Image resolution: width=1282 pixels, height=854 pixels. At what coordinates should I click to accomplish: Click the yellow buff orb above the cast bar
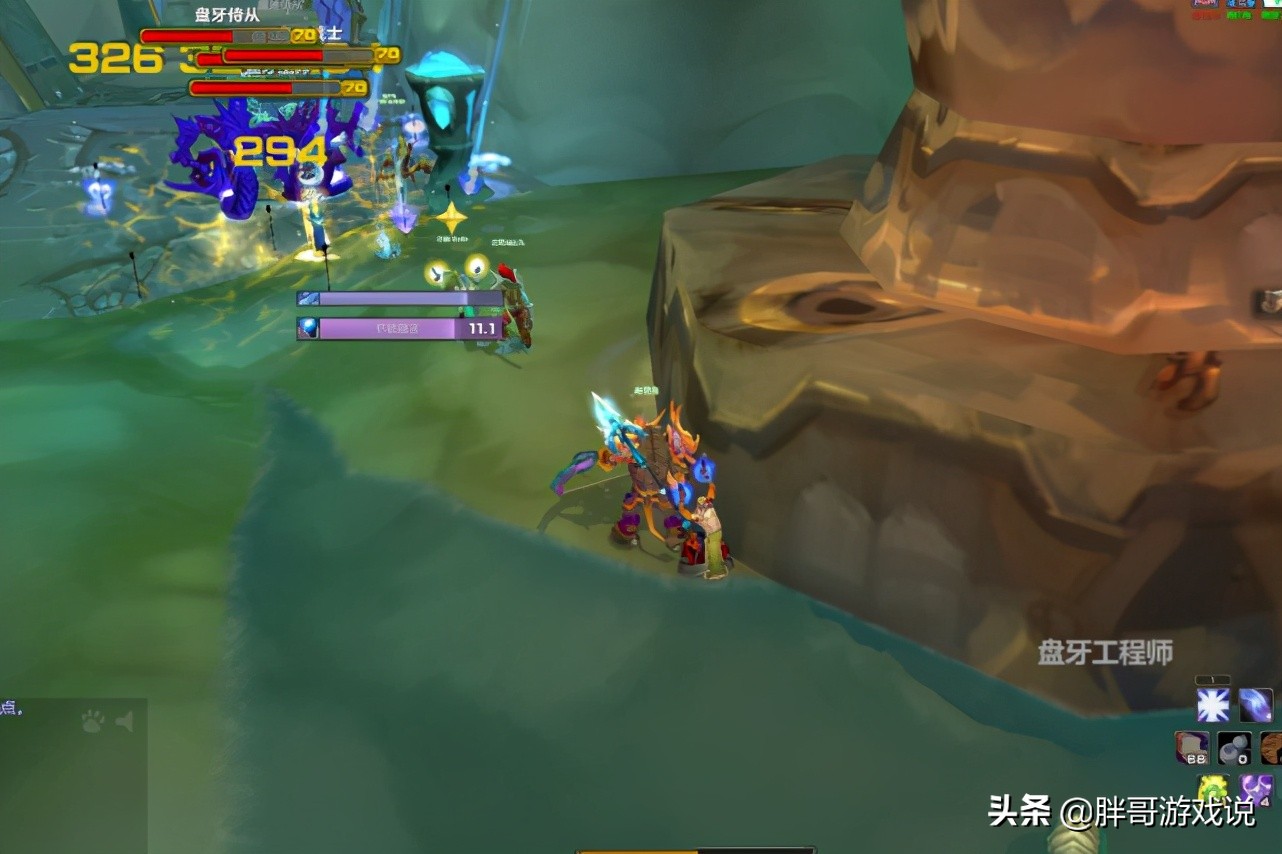pyautogui.click(x=436, y=272)
